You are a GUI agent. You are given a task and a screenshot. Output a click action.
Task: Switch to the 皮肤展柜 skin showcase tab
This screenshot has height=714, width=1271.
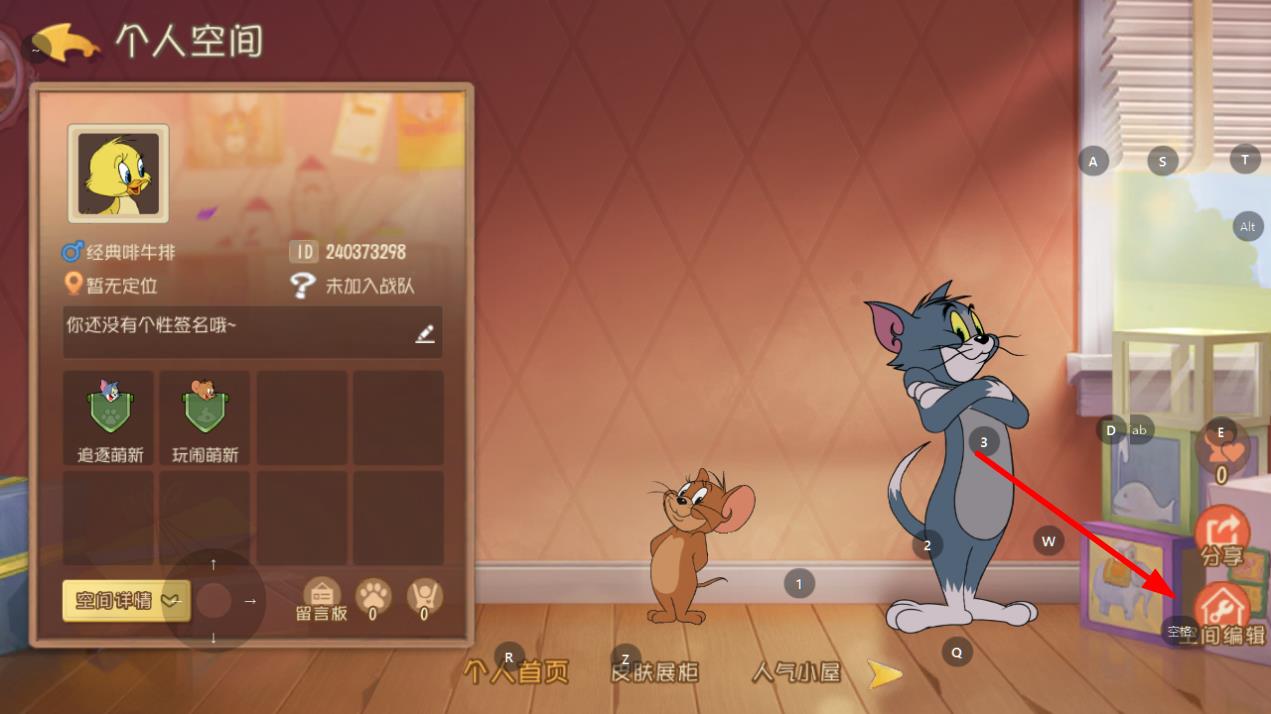pos(655,672)
